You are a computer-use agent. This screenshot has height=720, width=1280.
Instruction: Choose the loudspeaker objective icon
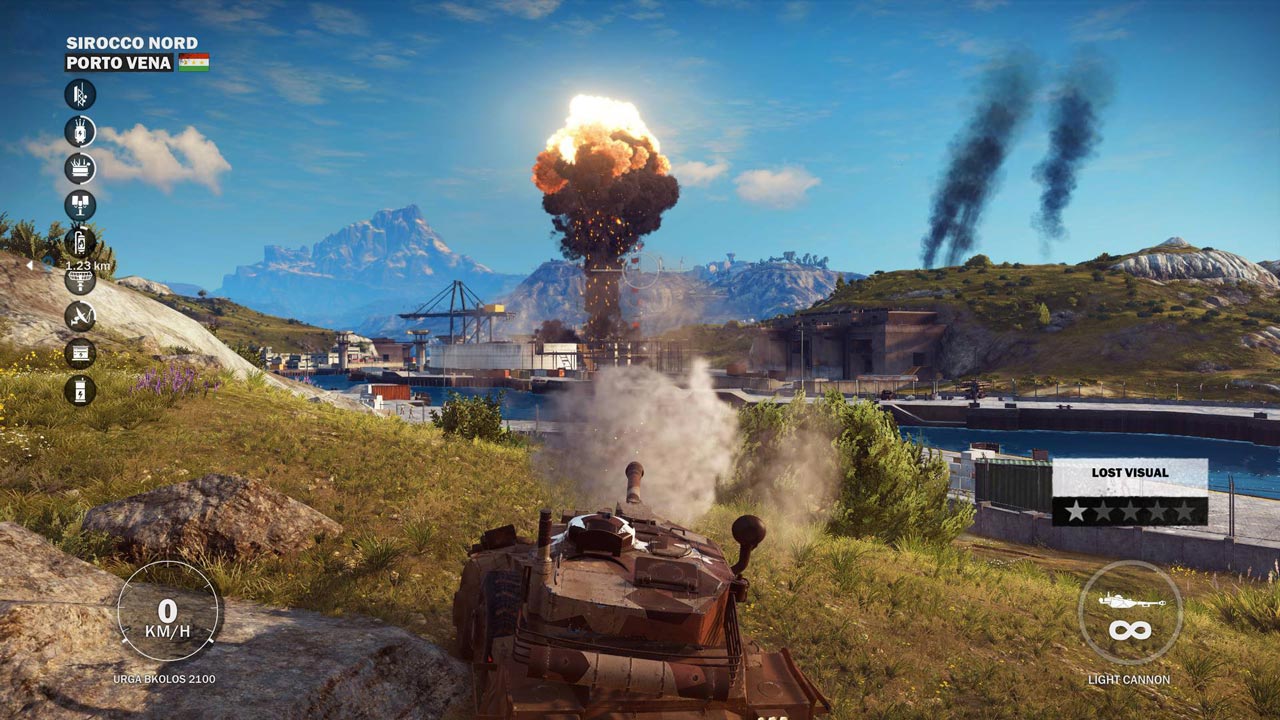coord(80,205)
